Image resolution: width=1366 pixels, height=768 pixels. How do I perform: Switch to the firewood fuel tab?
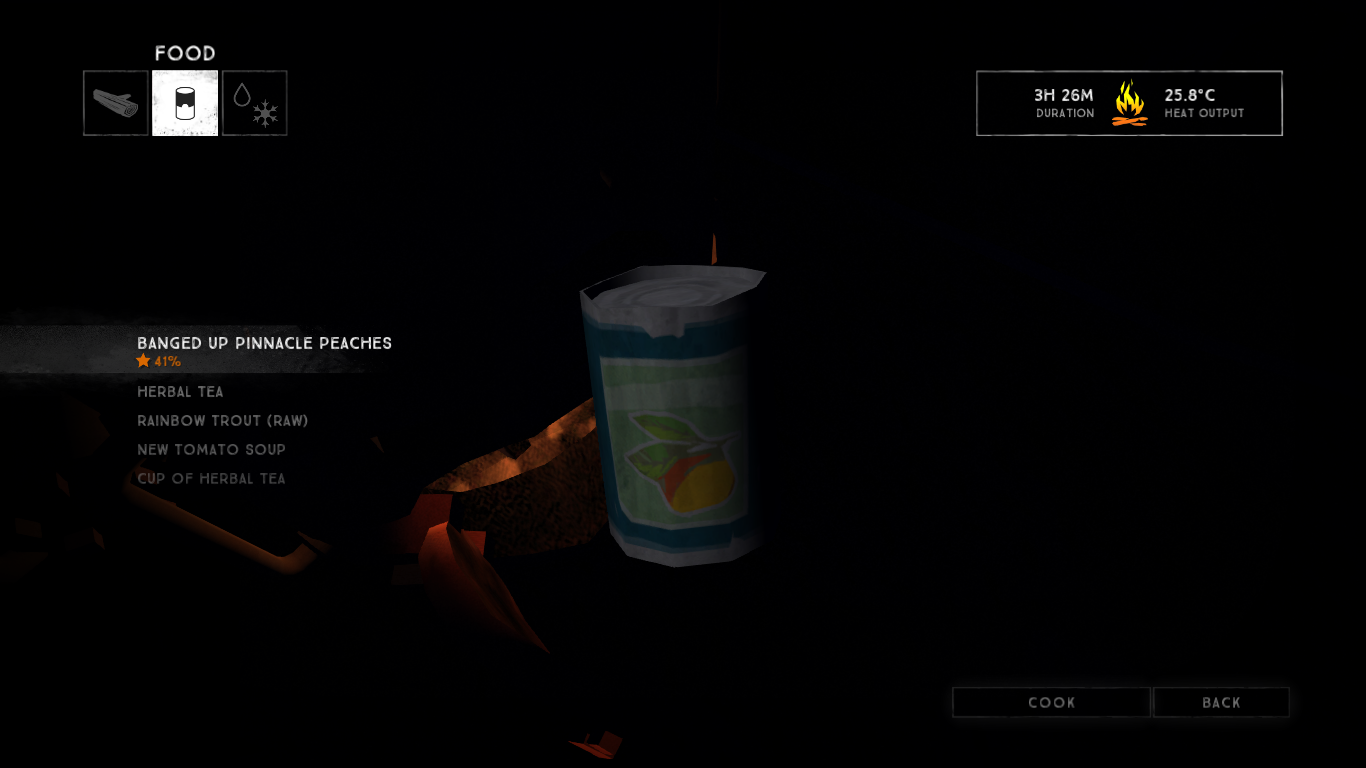pyautogui.click(x=116, y=103)
